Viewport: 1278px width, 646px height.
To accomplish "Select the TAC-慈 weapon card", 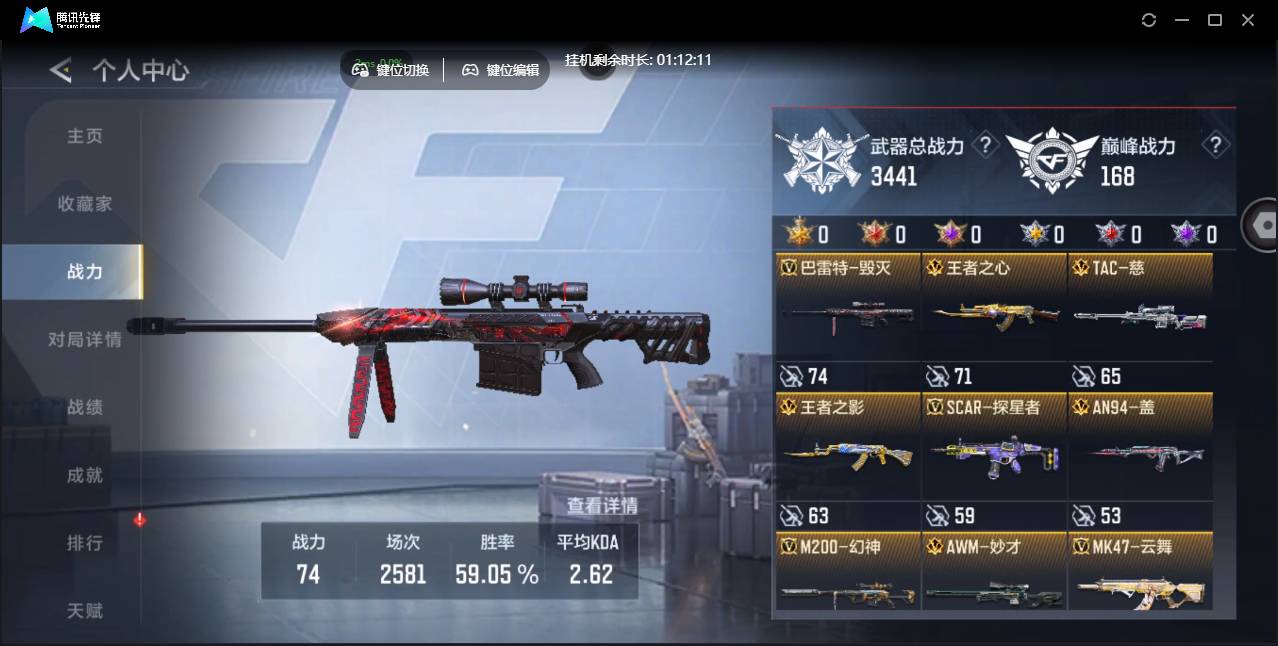I will 1140,307.
